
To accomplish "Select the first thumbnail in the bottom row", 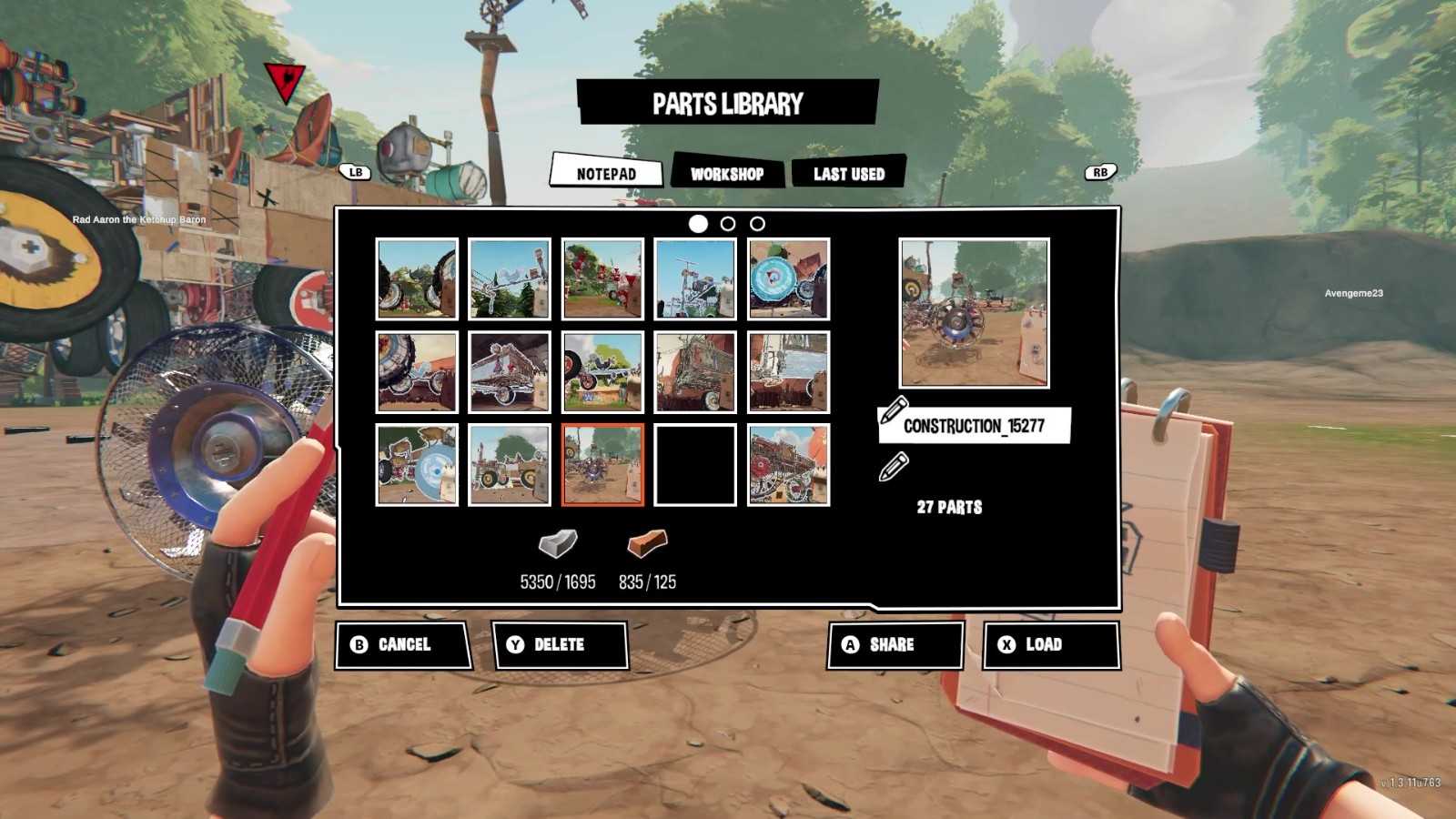I will tap(417, 464).
